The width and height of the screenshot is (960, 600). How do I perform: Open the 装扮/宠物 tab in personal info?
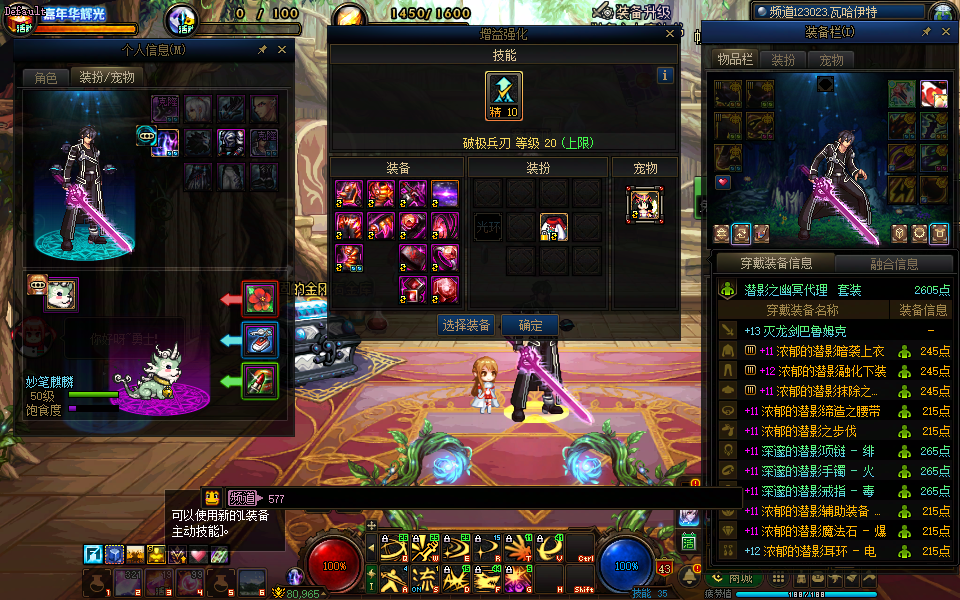click(106, 77)
